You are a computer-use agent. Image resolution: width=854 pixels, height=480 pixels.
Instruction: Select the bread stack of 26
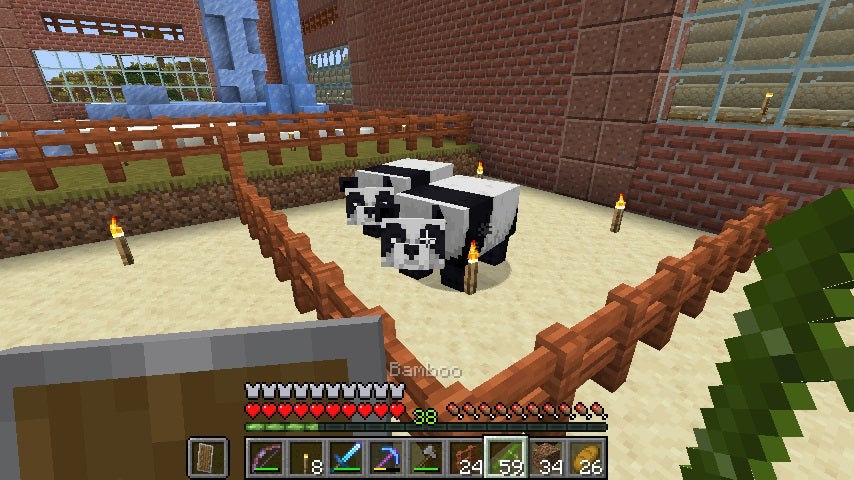(585, 458)
